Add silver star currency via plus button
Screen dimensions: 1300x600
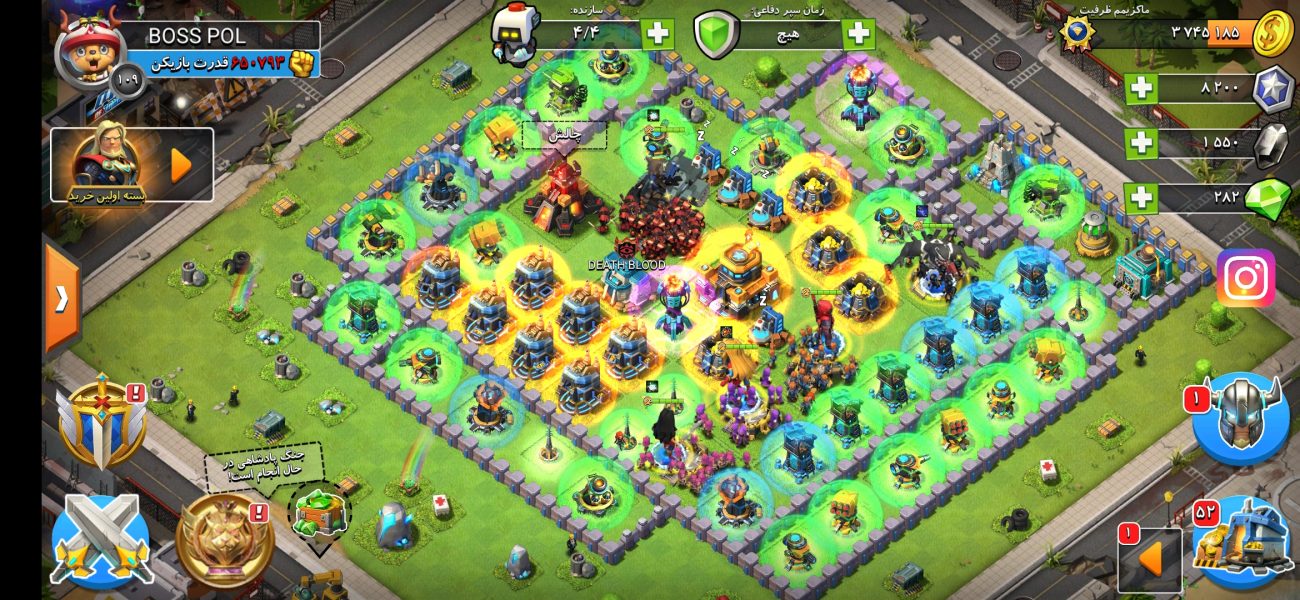pos(1141,88)
